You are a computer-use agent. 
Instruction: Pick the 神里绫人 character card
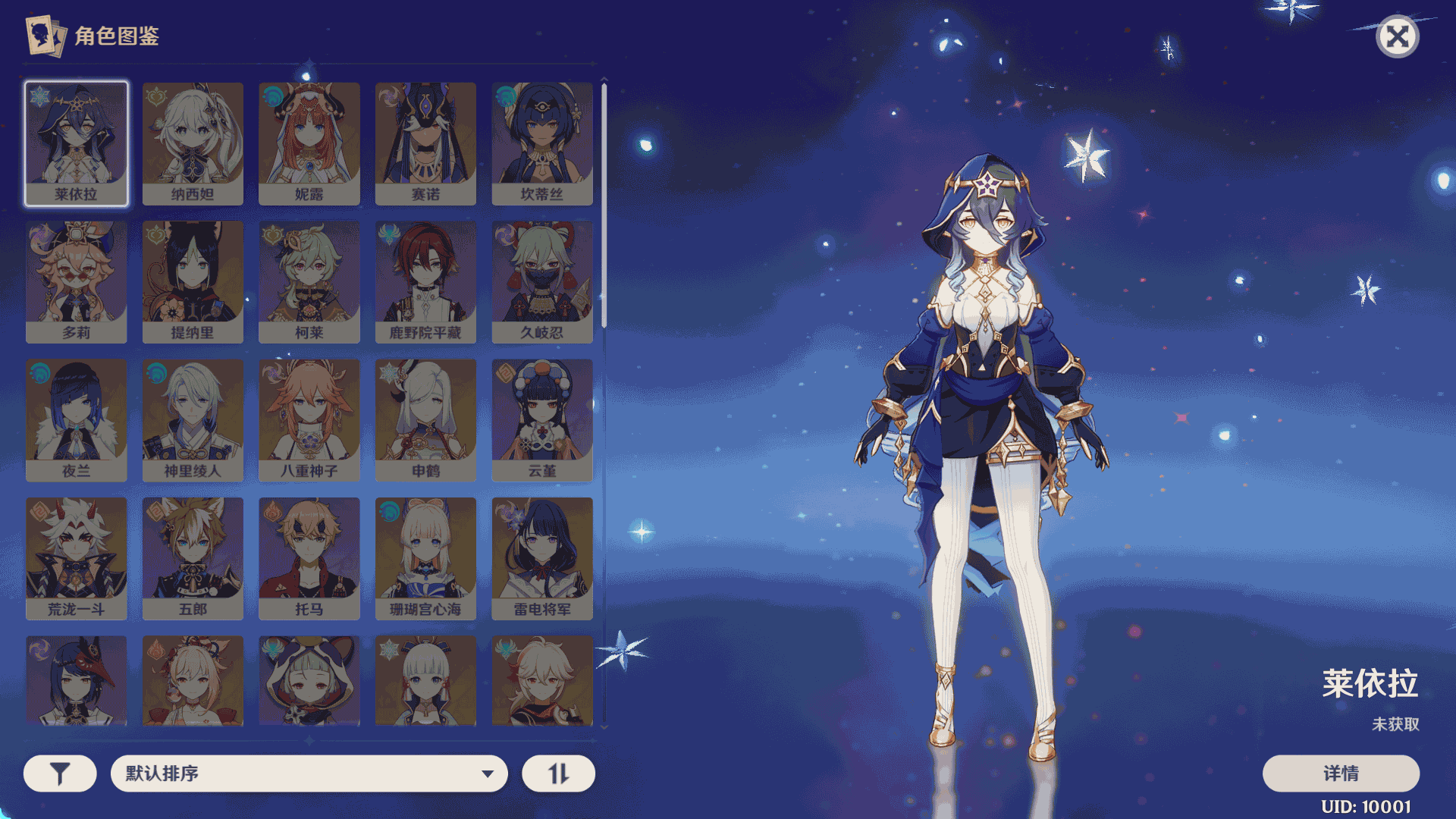[193, 419]
